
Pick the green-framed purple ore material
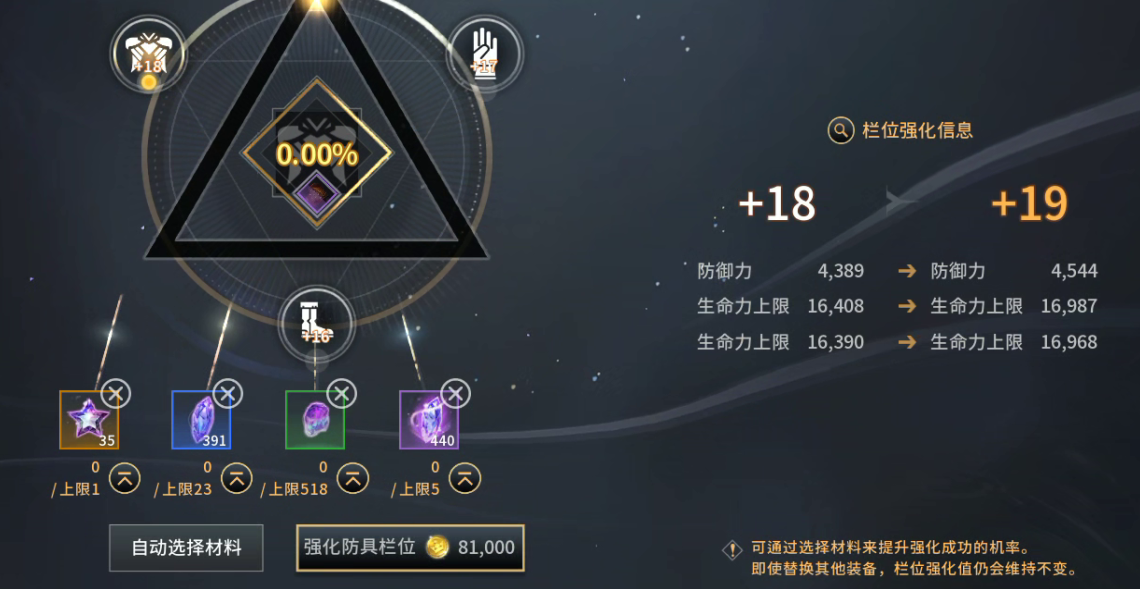(x=315, y=420)
